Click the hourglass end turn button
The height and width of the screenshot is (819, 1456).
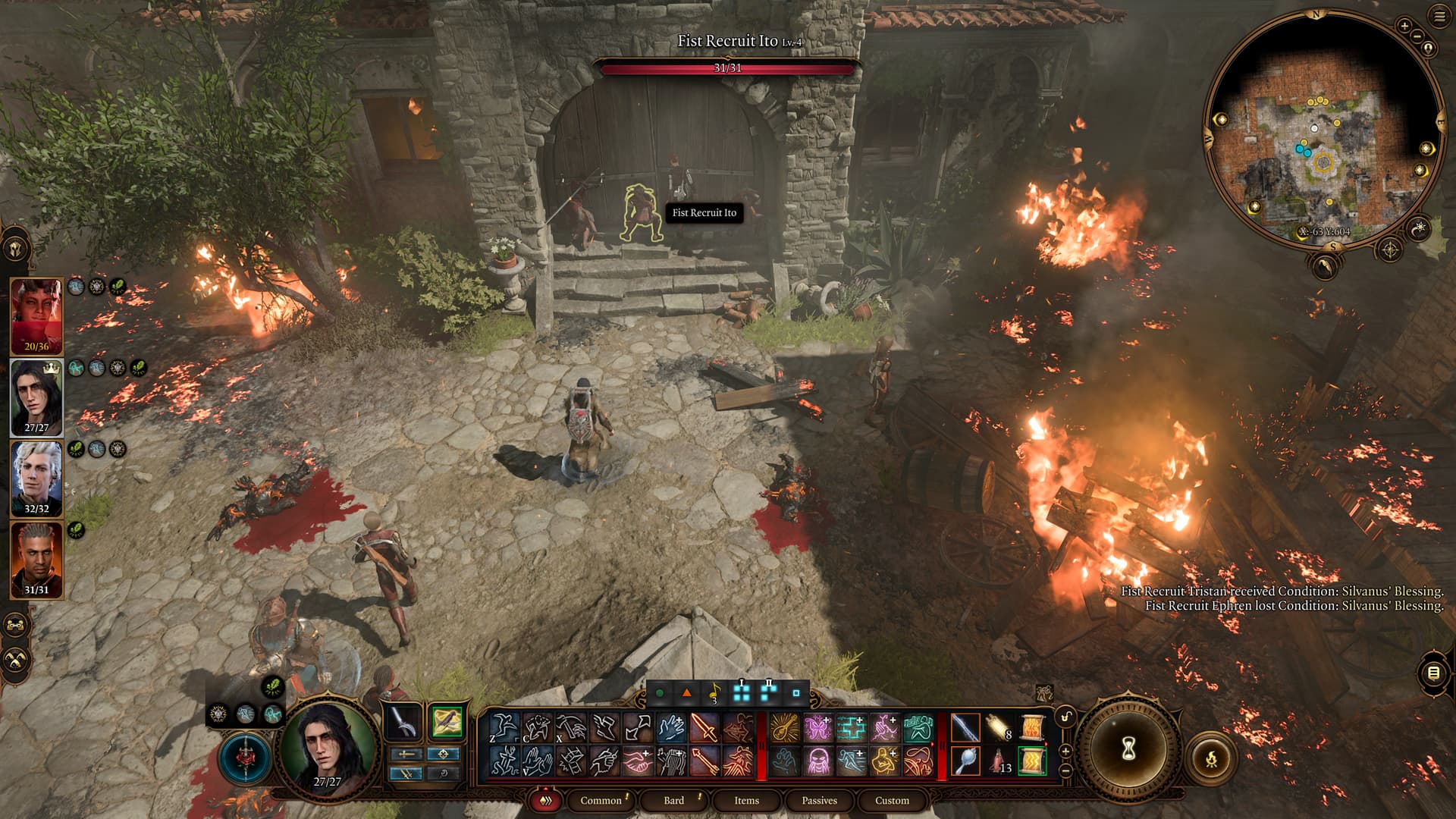tap(1128, 749)
